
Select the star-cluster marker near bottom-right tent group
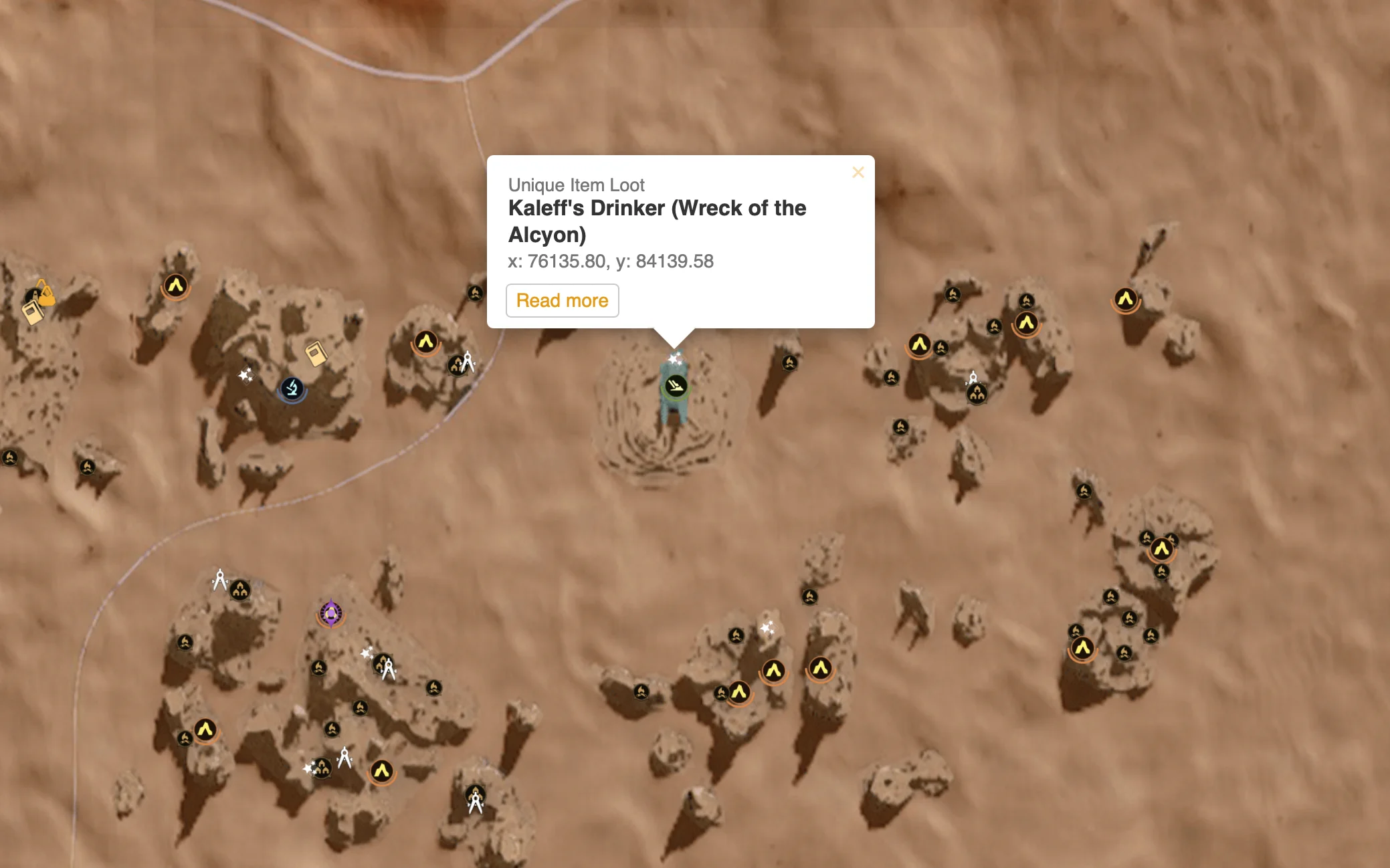[x=769, y=627]
